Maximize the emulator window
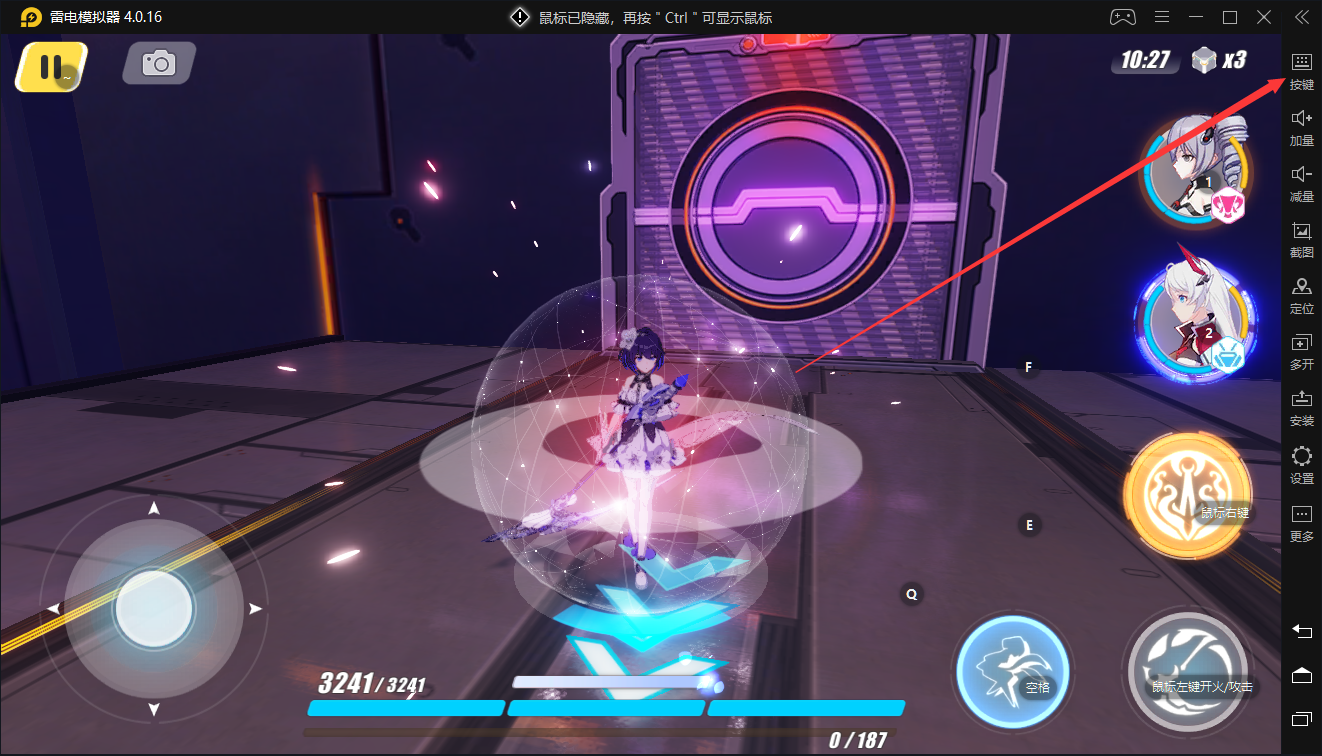The width and height of the screenshot is (1322, 756). 1230,17
